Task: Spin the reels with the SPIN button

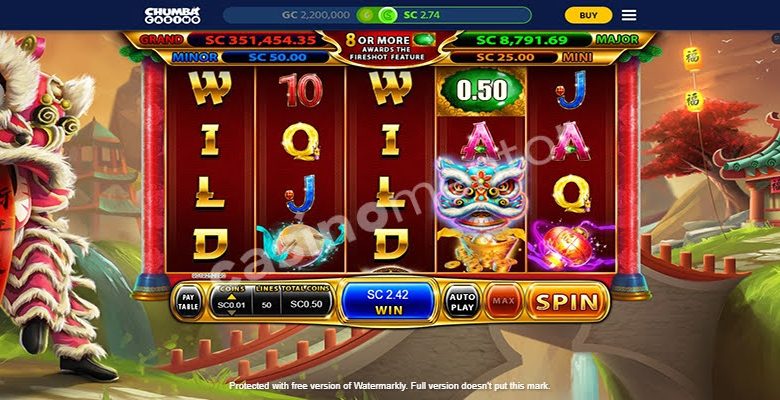Action: pyautogui.click(x=567, y=301)
